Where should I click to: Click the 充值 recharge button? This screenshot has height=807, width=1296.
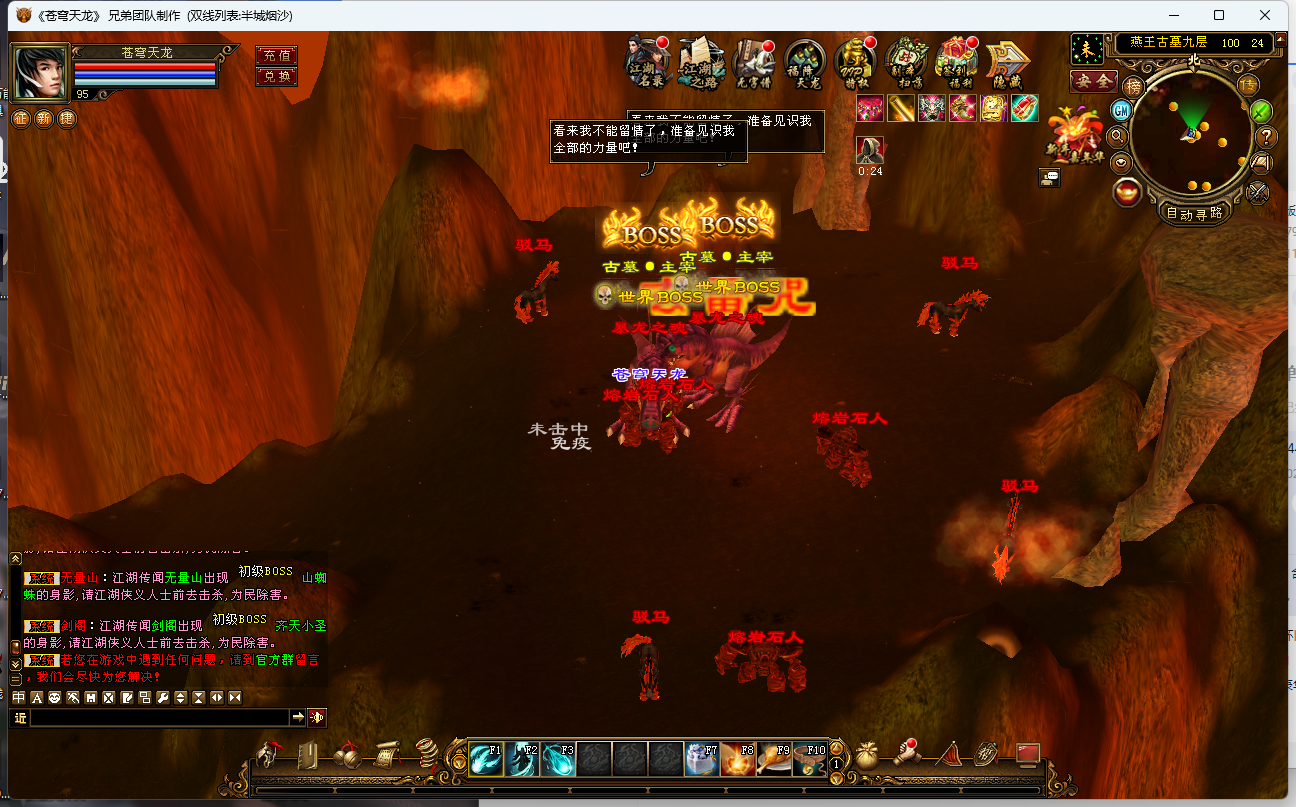pos(277,55)
